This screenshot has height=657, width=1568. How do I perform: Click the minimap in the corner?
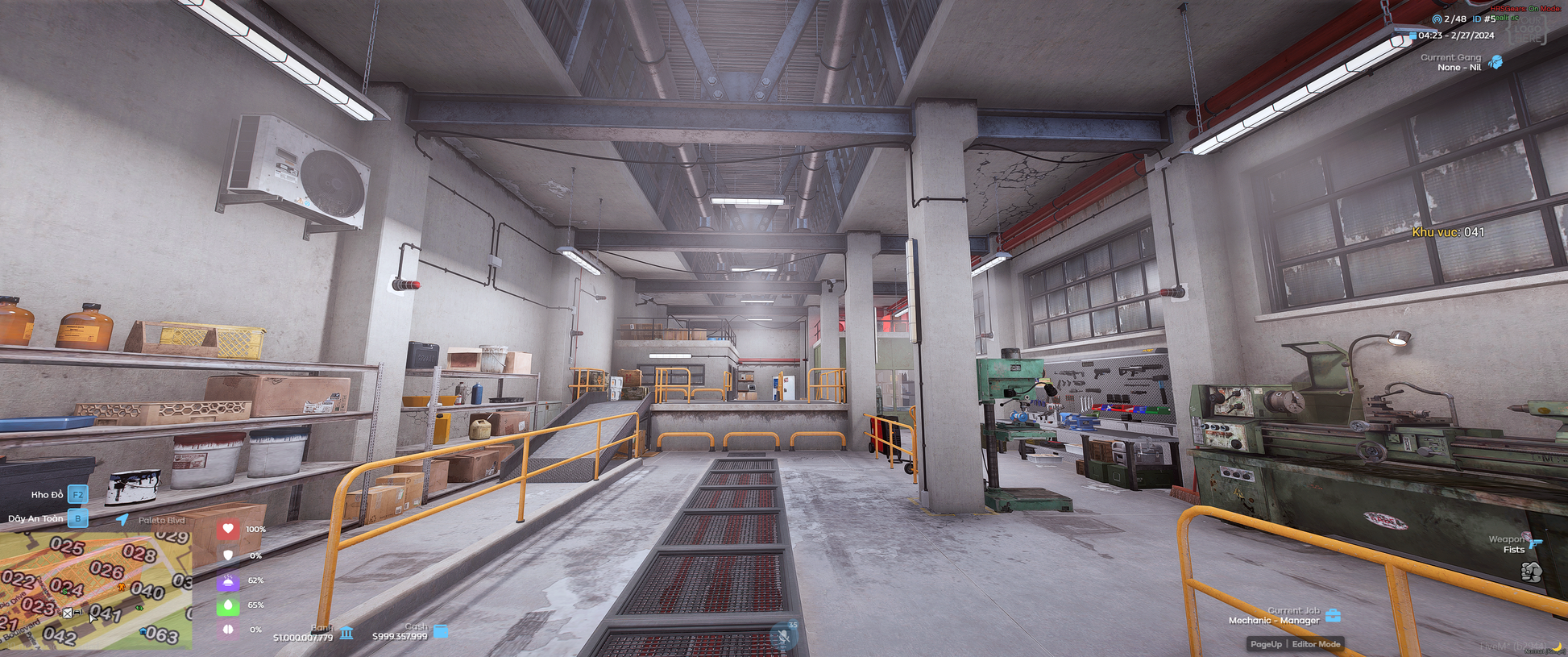click(96, 590)
